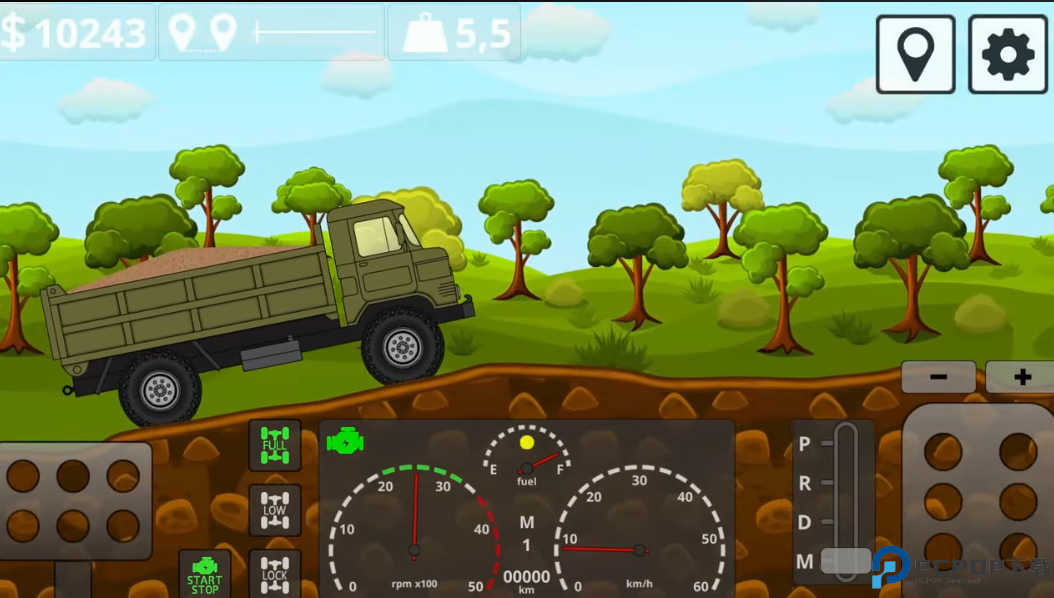
Task: Open the map location pin button
Action: click(915, 54)
